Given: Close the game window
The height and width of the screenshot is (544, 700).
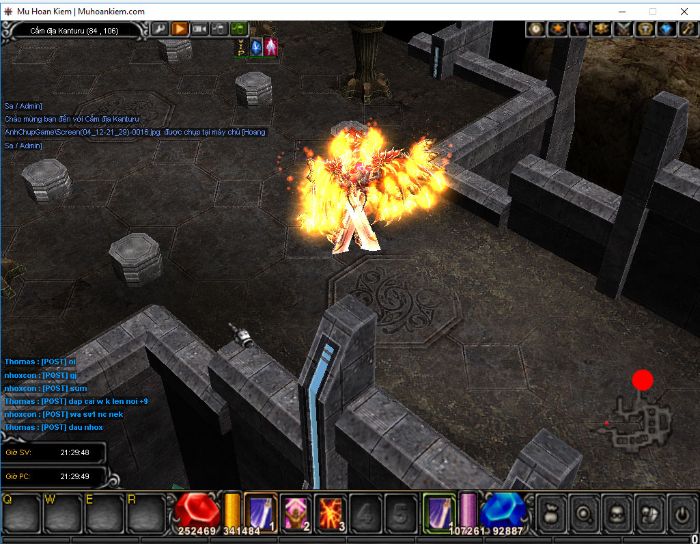Looking at the screenshot, I should [x=684, y=11].
